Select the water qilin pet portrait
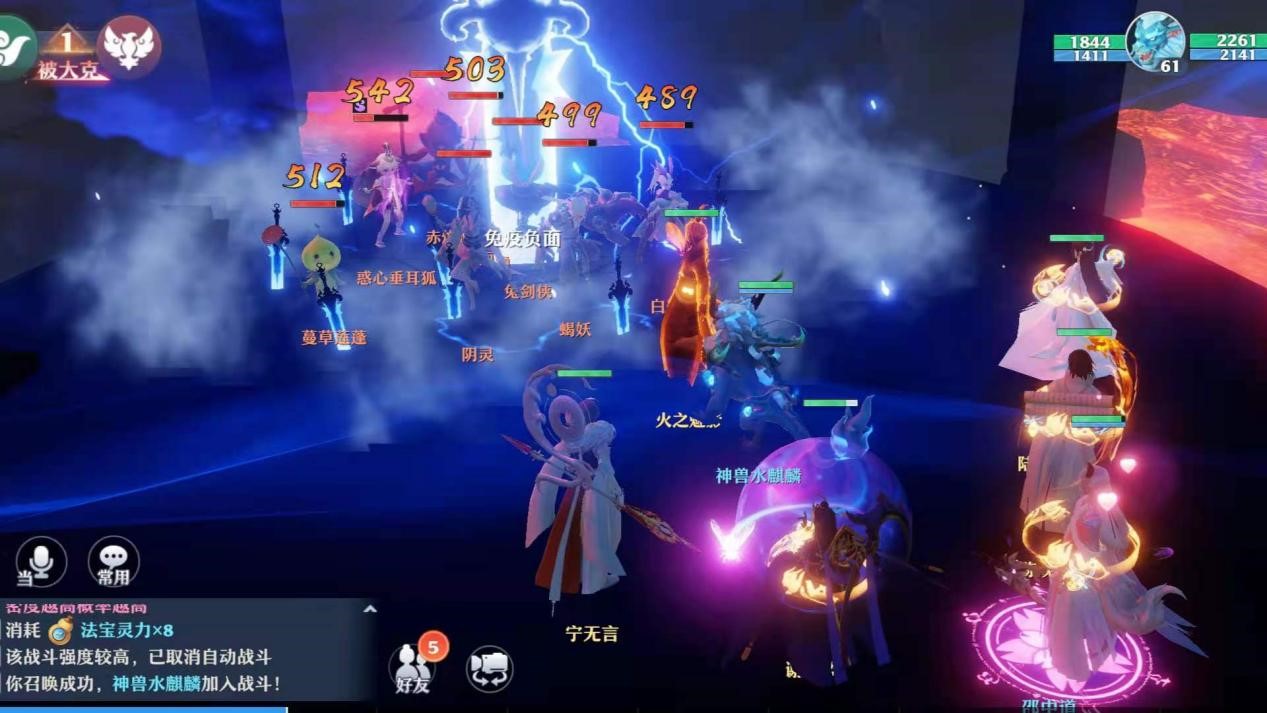This screenshot has height=713, width=1267. pos(1156,40)
